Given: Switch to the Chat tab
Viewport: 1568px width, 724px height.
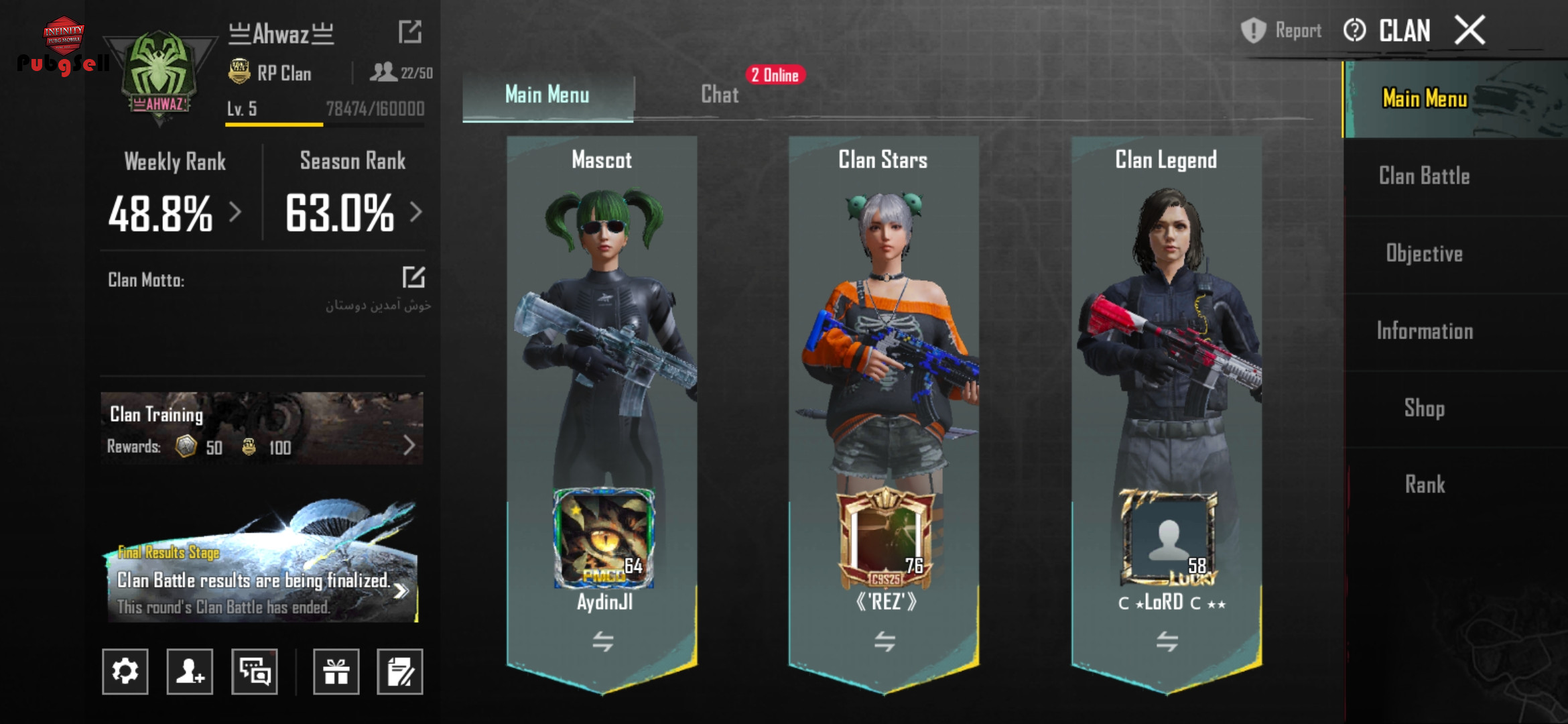Looking at the screenshot, I should pyautogui.click(x=720, y=95).
